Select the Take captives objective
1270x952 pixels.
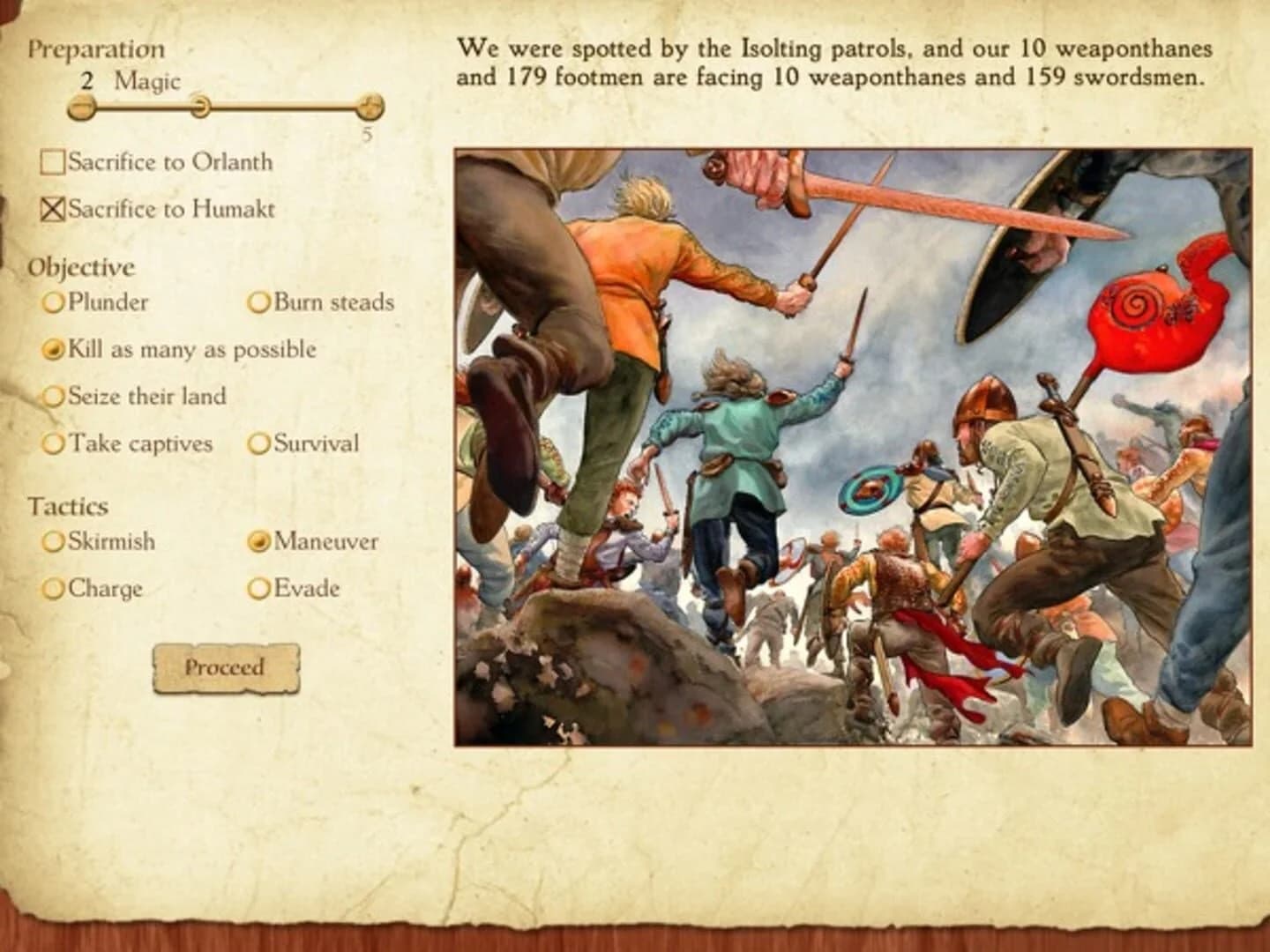pos(51,443)
